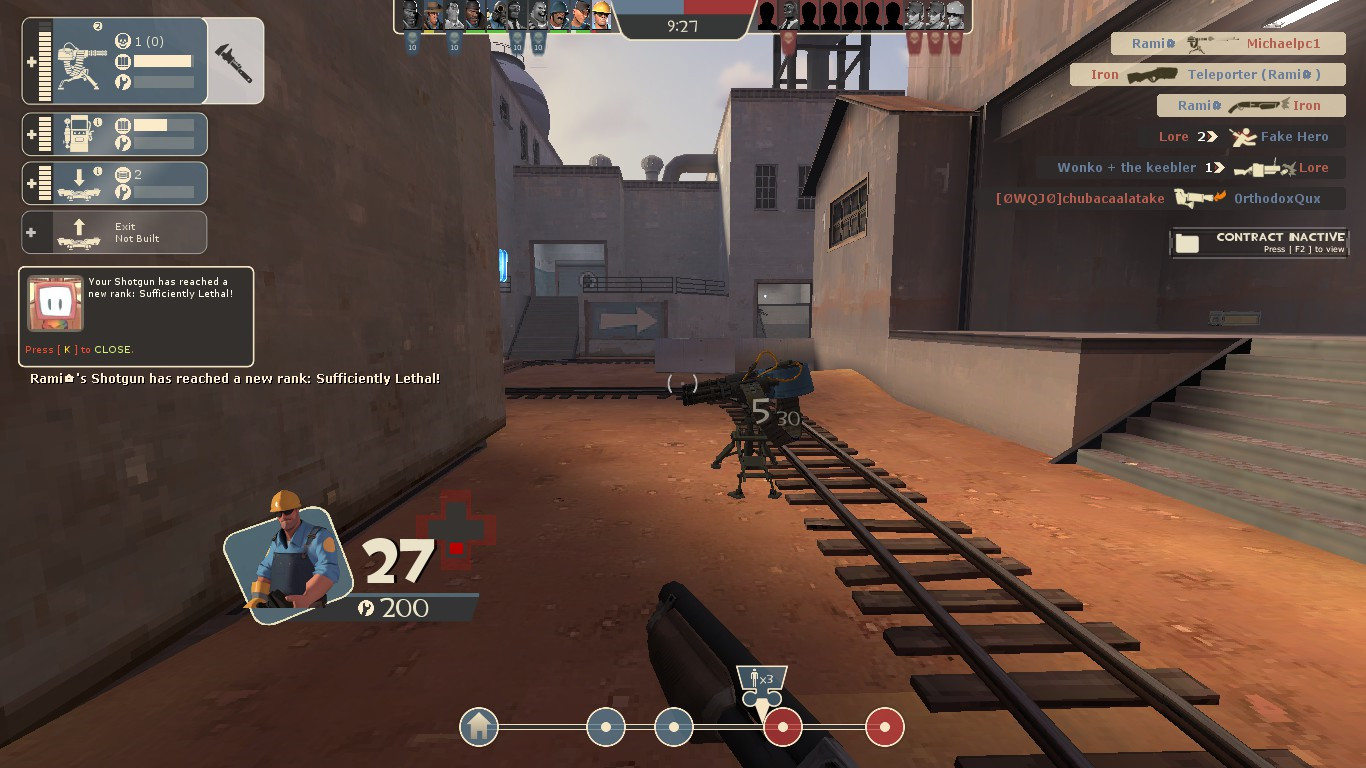Image resolution: width=1366 pixels, height=768 pixels.
Task: Click the teleporter icon in the Iron kill feed row
Action: 1151,75
